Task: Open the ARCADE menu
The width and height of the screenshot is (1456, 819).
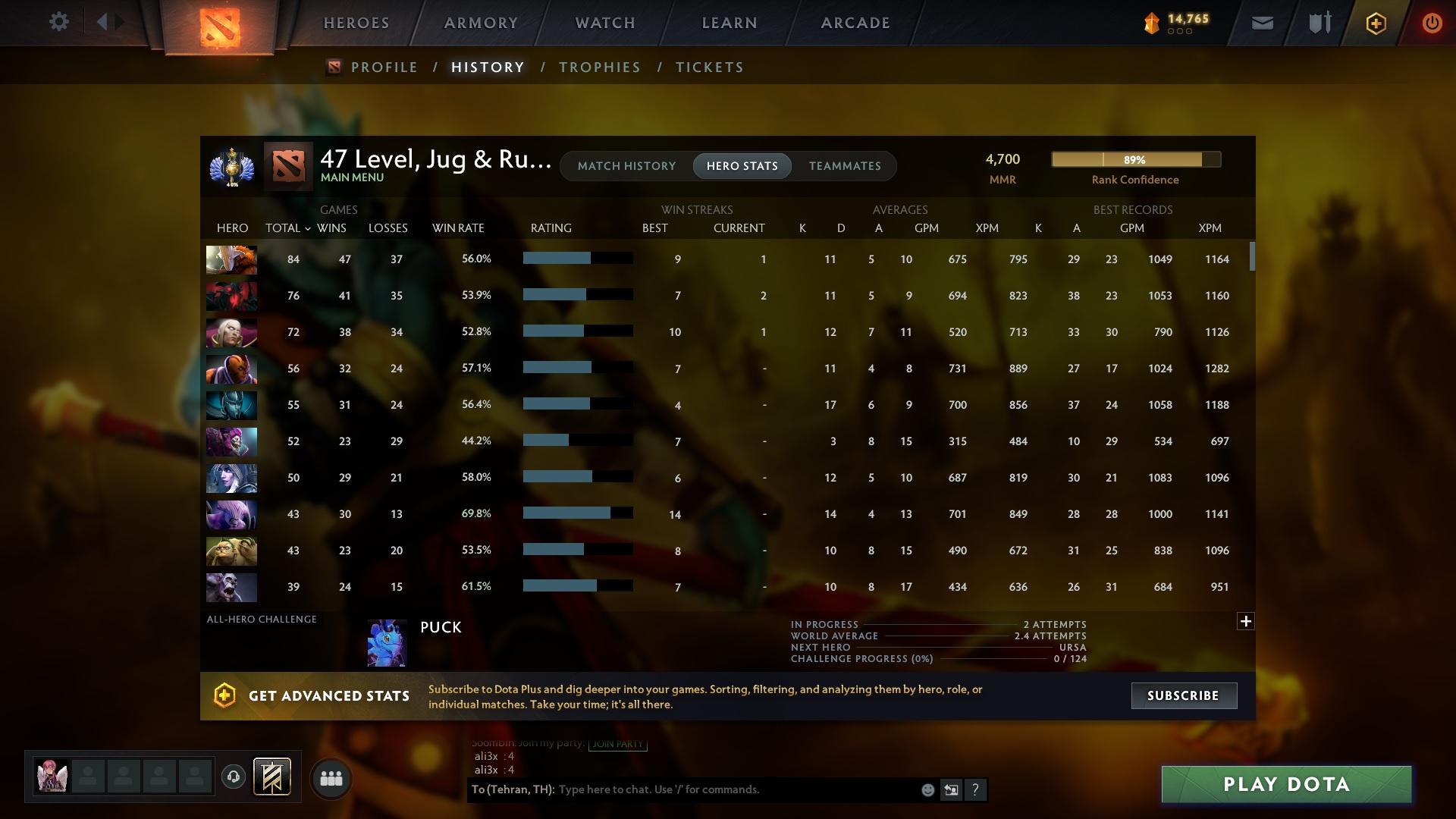Action: (854, 22)
